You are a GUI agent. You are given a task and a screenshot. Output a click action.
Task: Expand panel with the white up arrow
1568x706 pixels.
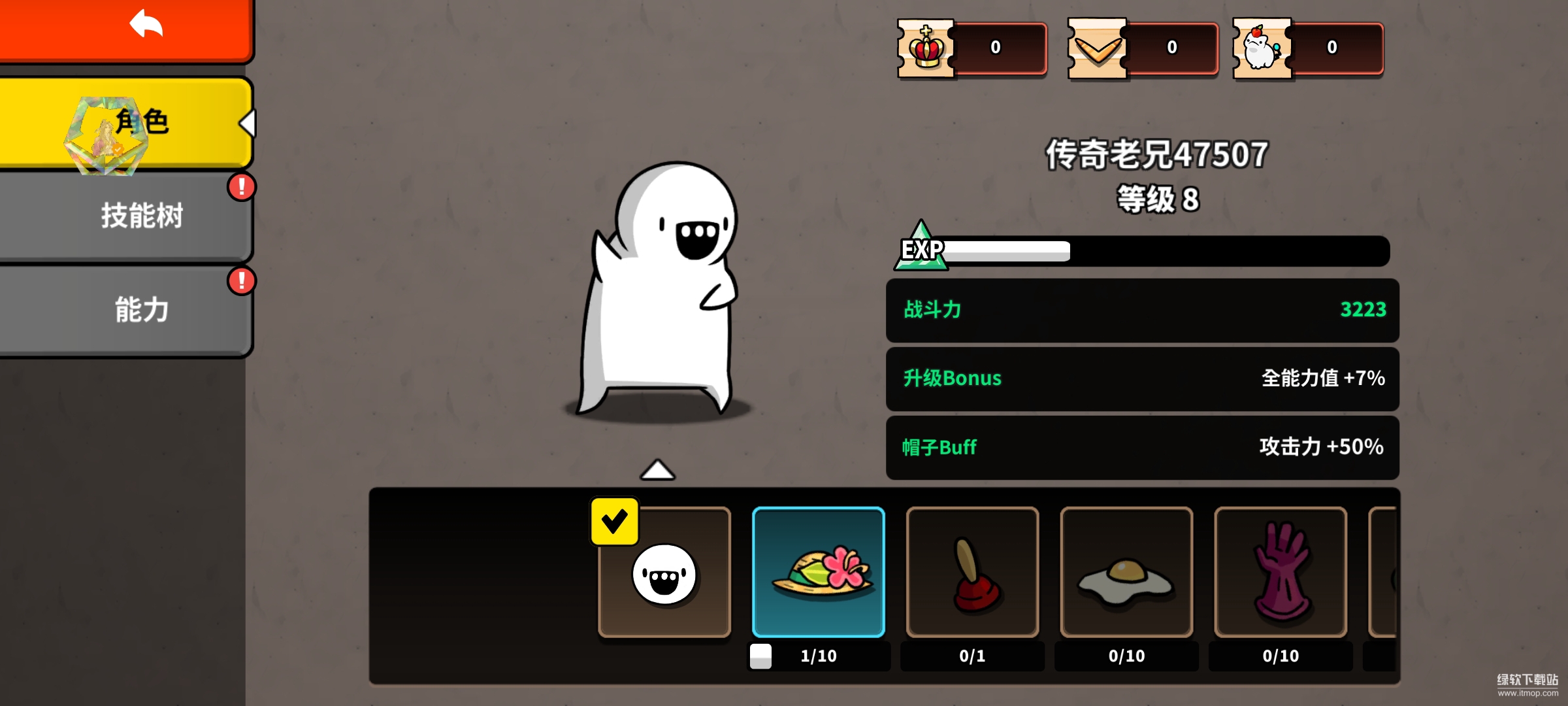point(657,470)
